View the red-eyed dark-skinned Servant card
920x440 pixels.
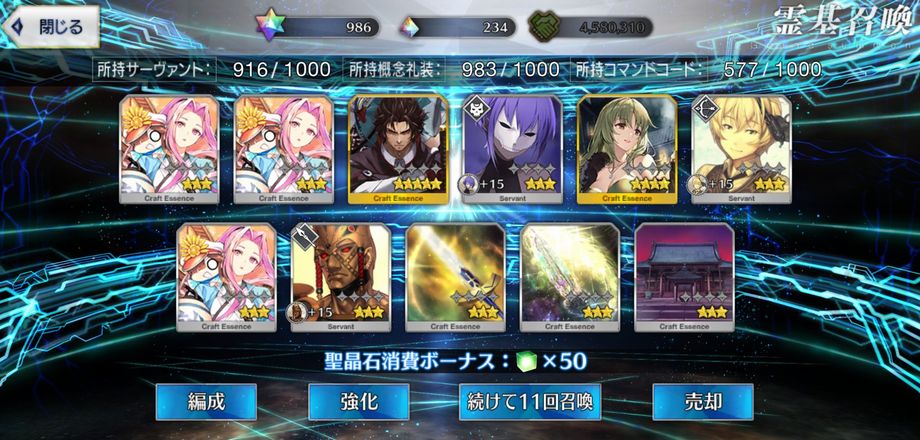tap(340, 277)
